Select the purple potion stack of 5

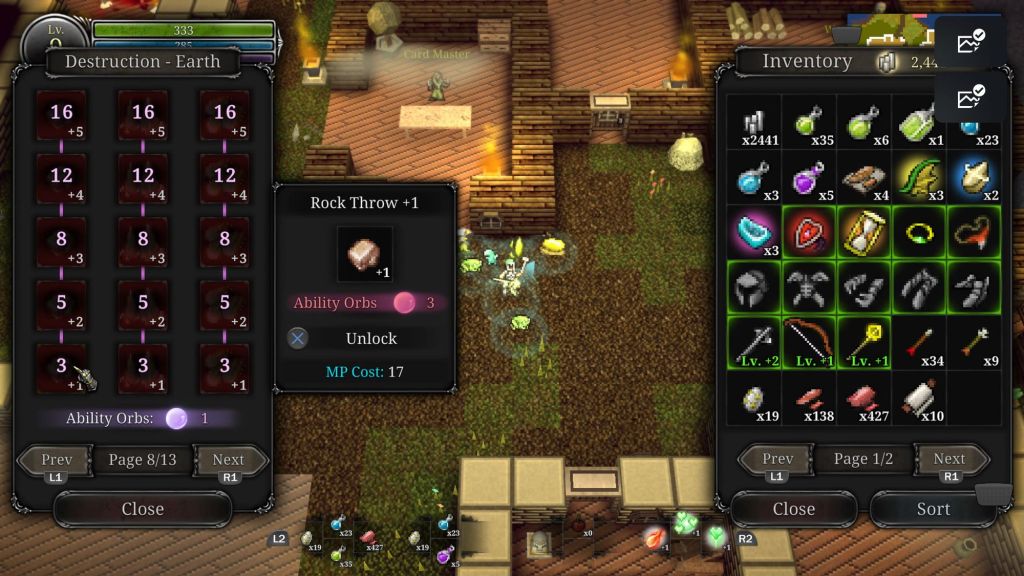click(x=808, y=178)
